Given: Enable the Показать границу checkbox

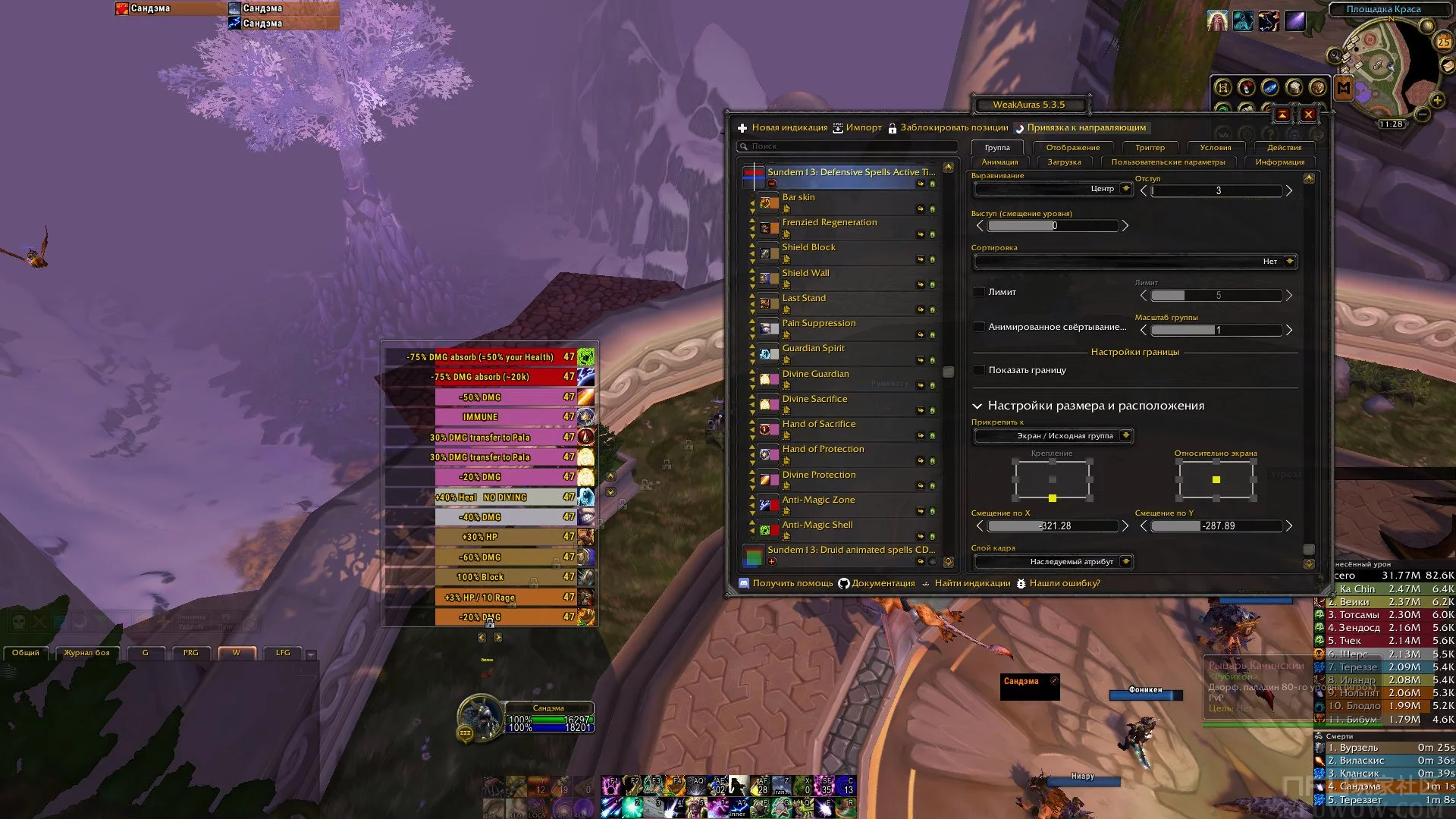Looking at the screenshot, I should coord(979,370).
